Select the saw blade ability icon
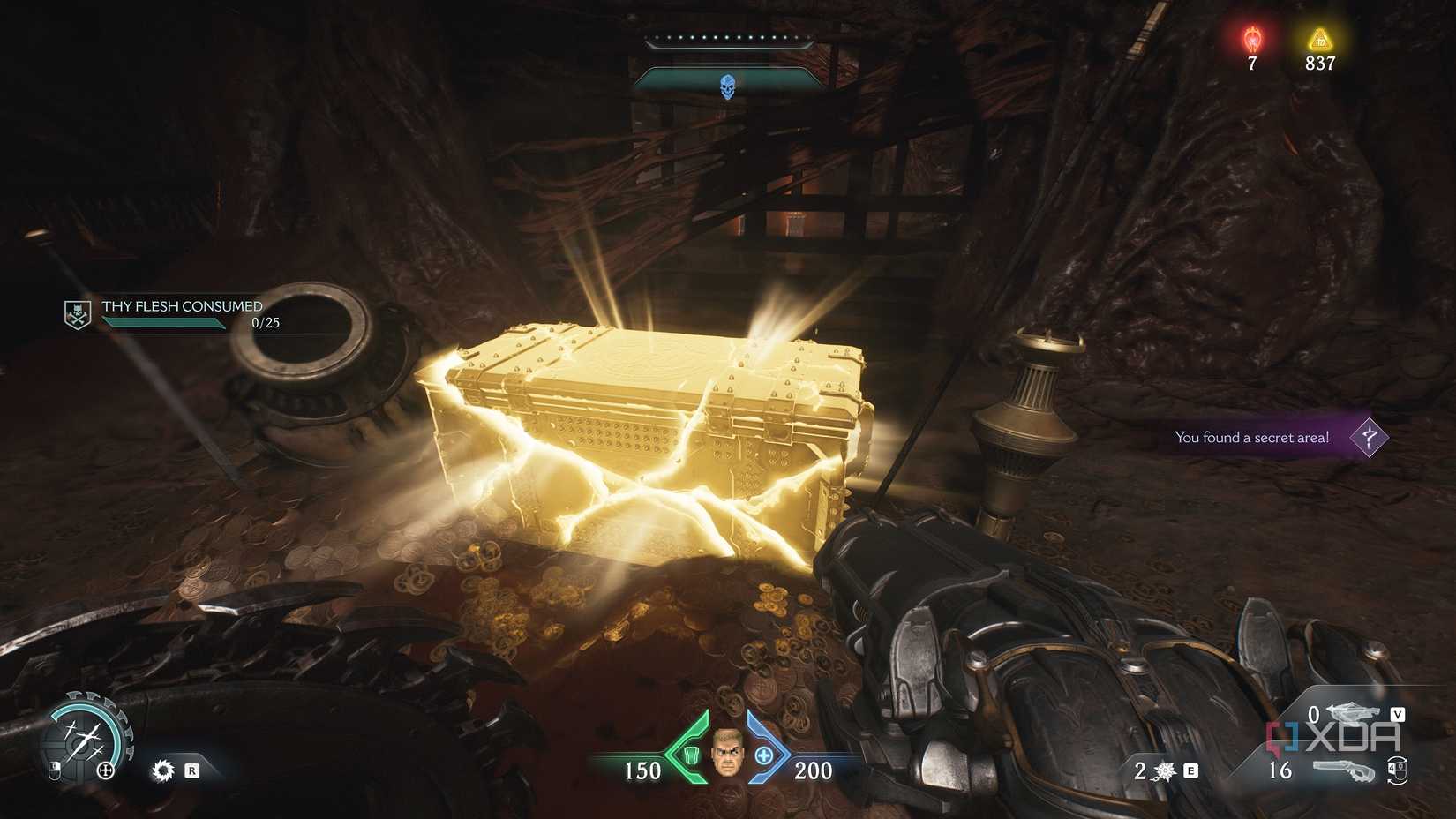The height and width of the screenshot is (819, 1456). point(162,770)
